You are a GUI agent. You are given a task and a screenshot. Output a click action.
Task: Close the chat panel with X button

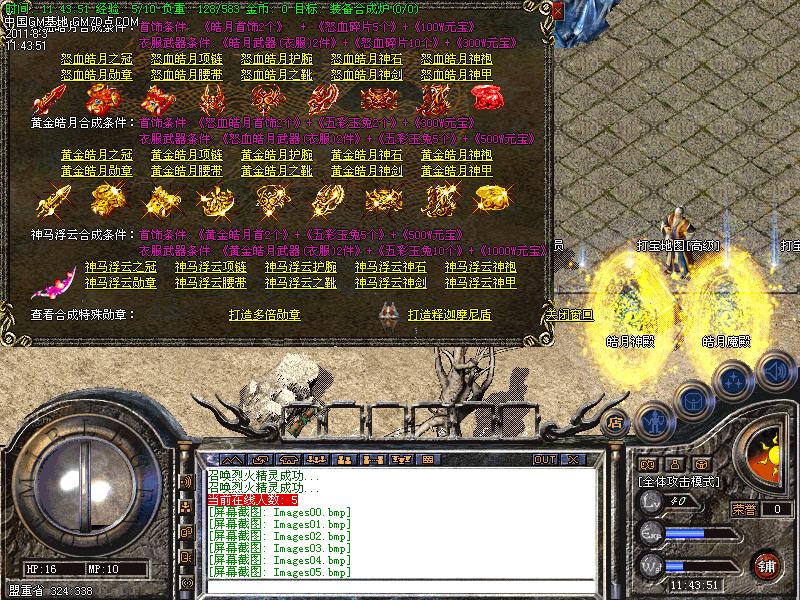tap(573, 460)
